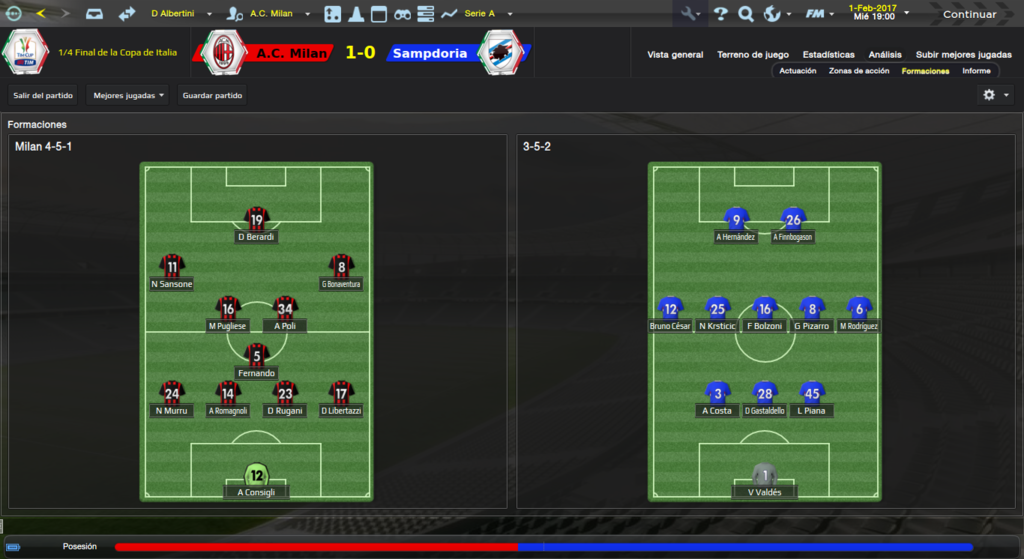Open the search magnifier icon
1024x559 pixels.
click(745, 14)
